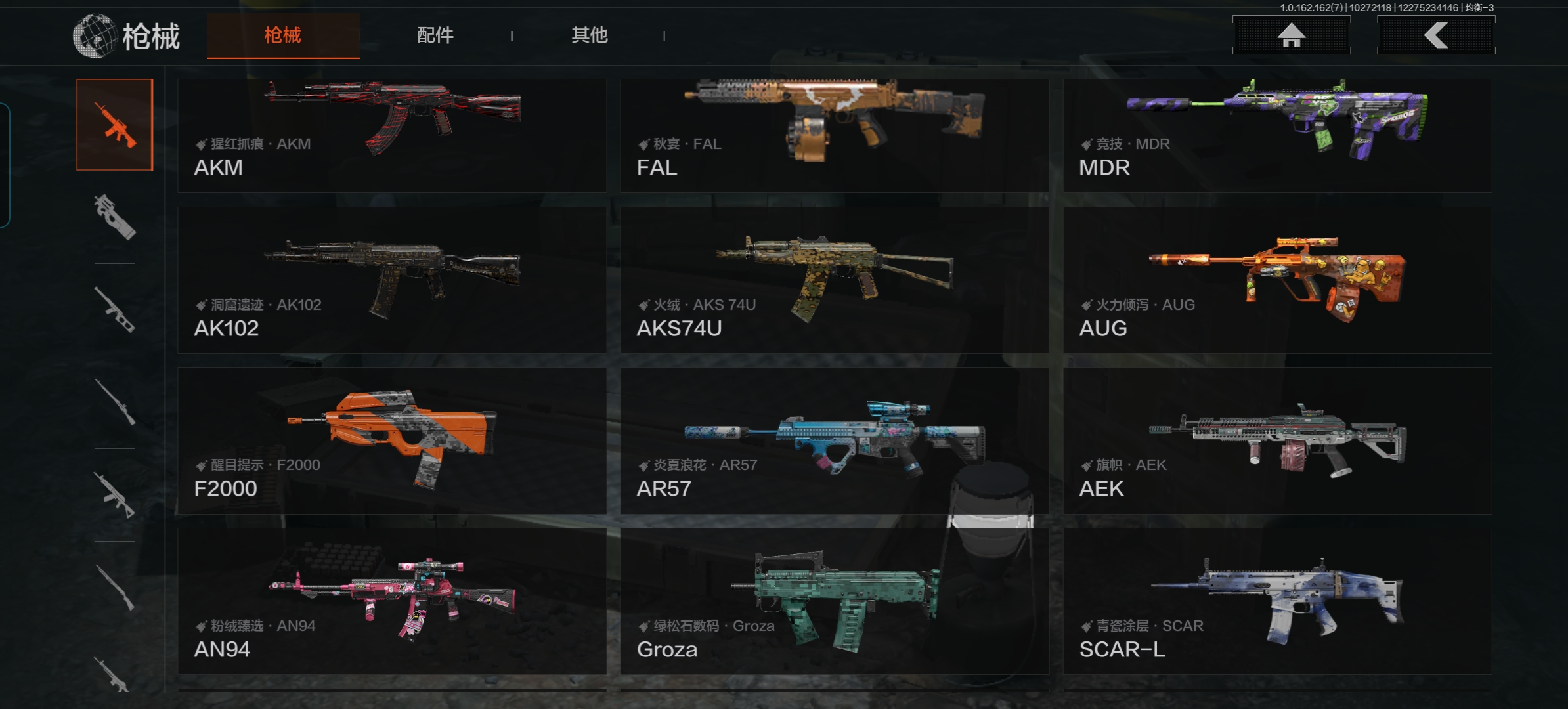Select the AKM weapon tile

392,135
